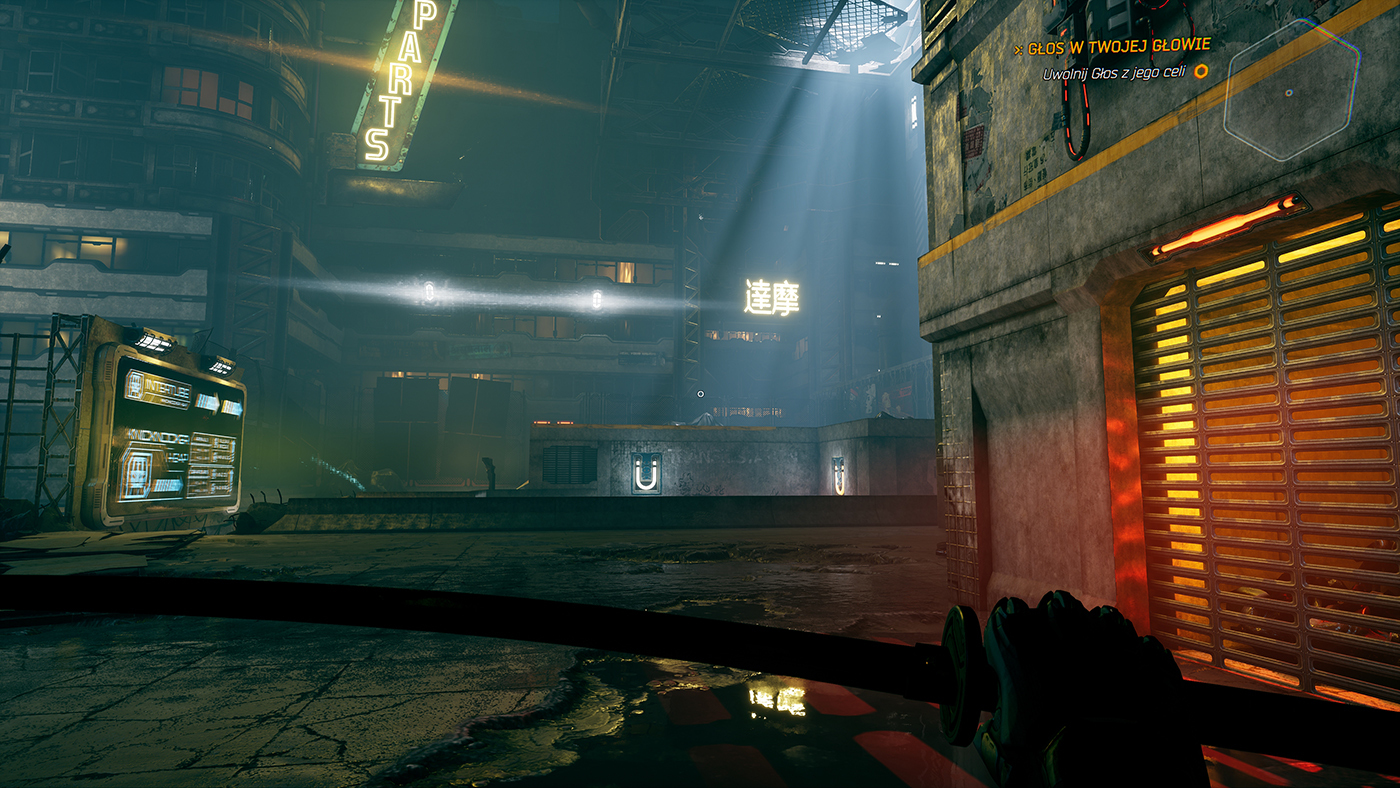Click the objective Uwolnij Głos z jego celi
Viewport: 1400px width, 788px height.
(1117, 72)
